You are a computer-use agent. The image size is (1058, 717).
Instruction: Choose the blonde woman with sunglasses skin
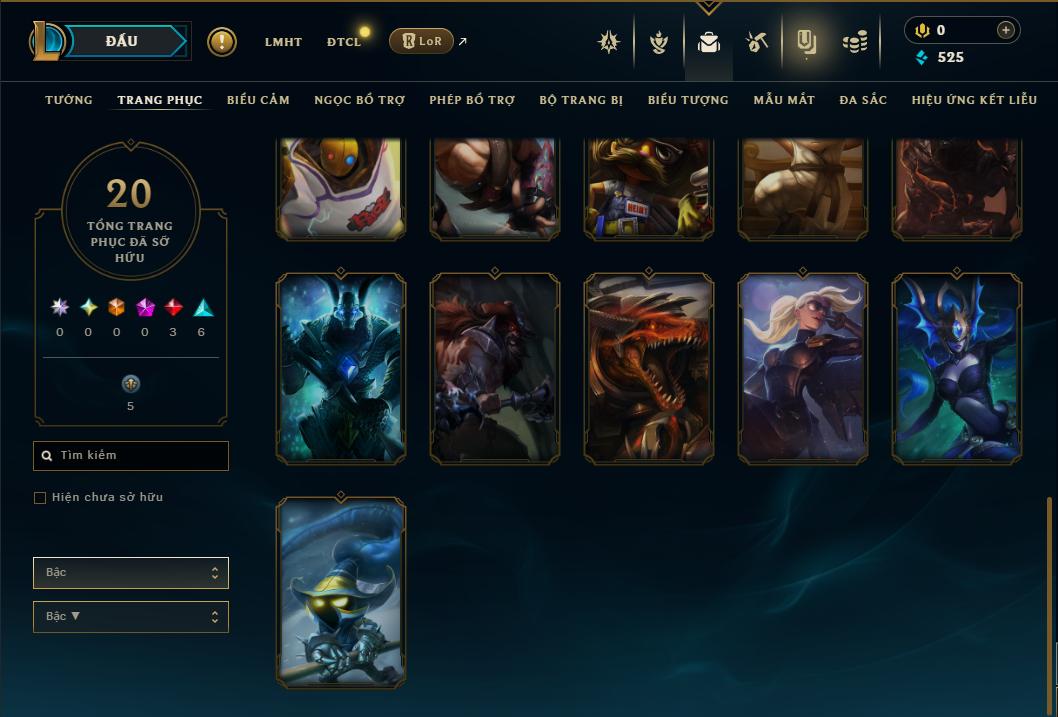tap(803, 369)
